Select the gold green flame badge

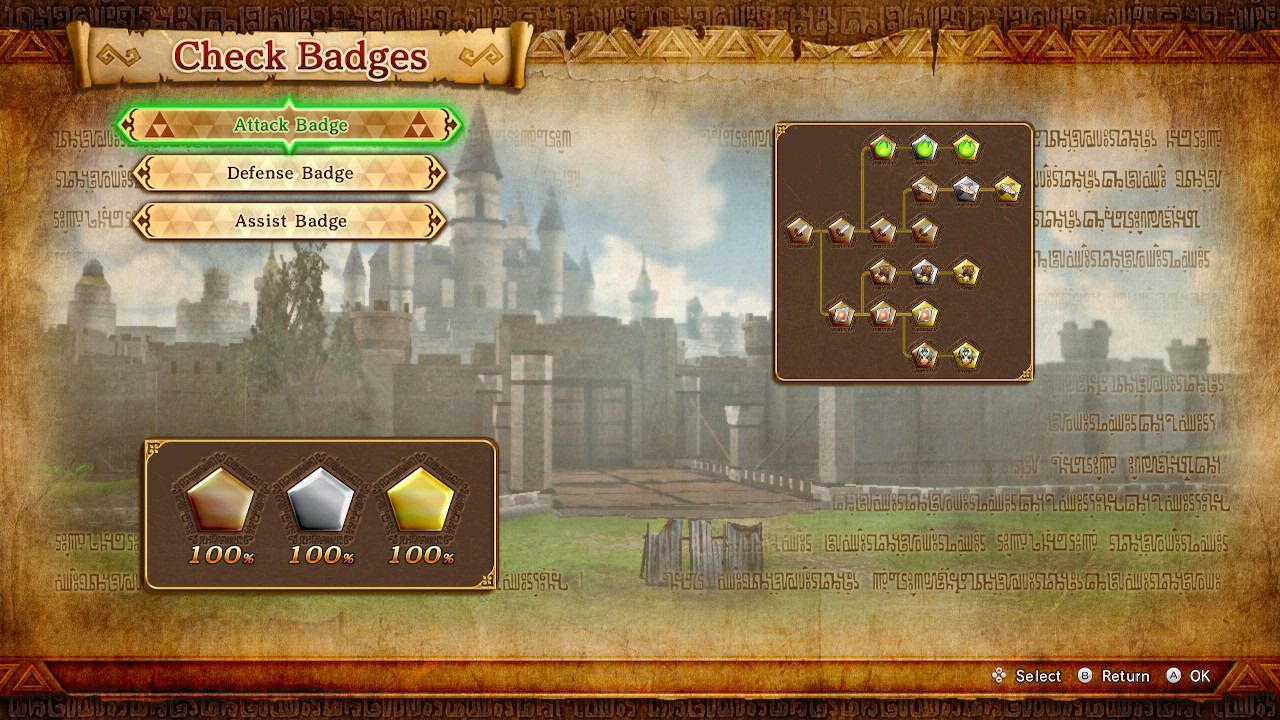(965, 147)
